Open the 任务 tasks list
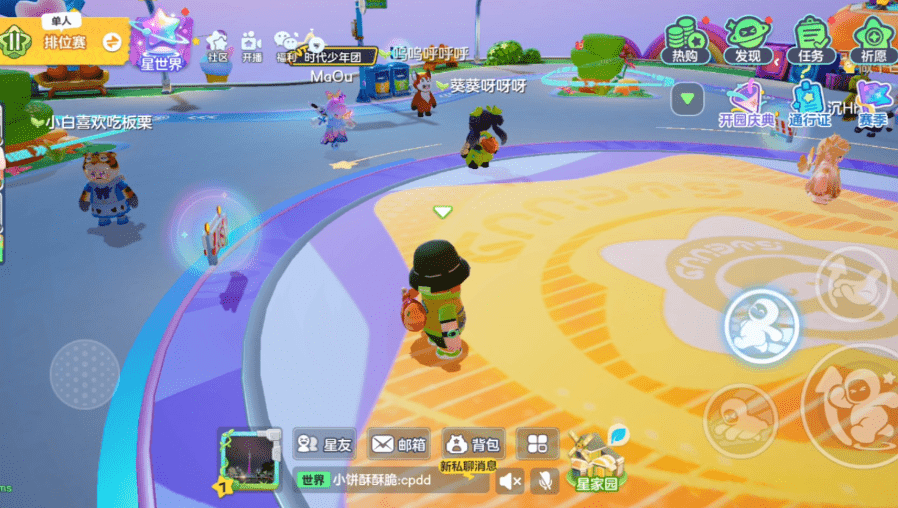The height and width of the screenshot is (508, 898). [810, 41]
